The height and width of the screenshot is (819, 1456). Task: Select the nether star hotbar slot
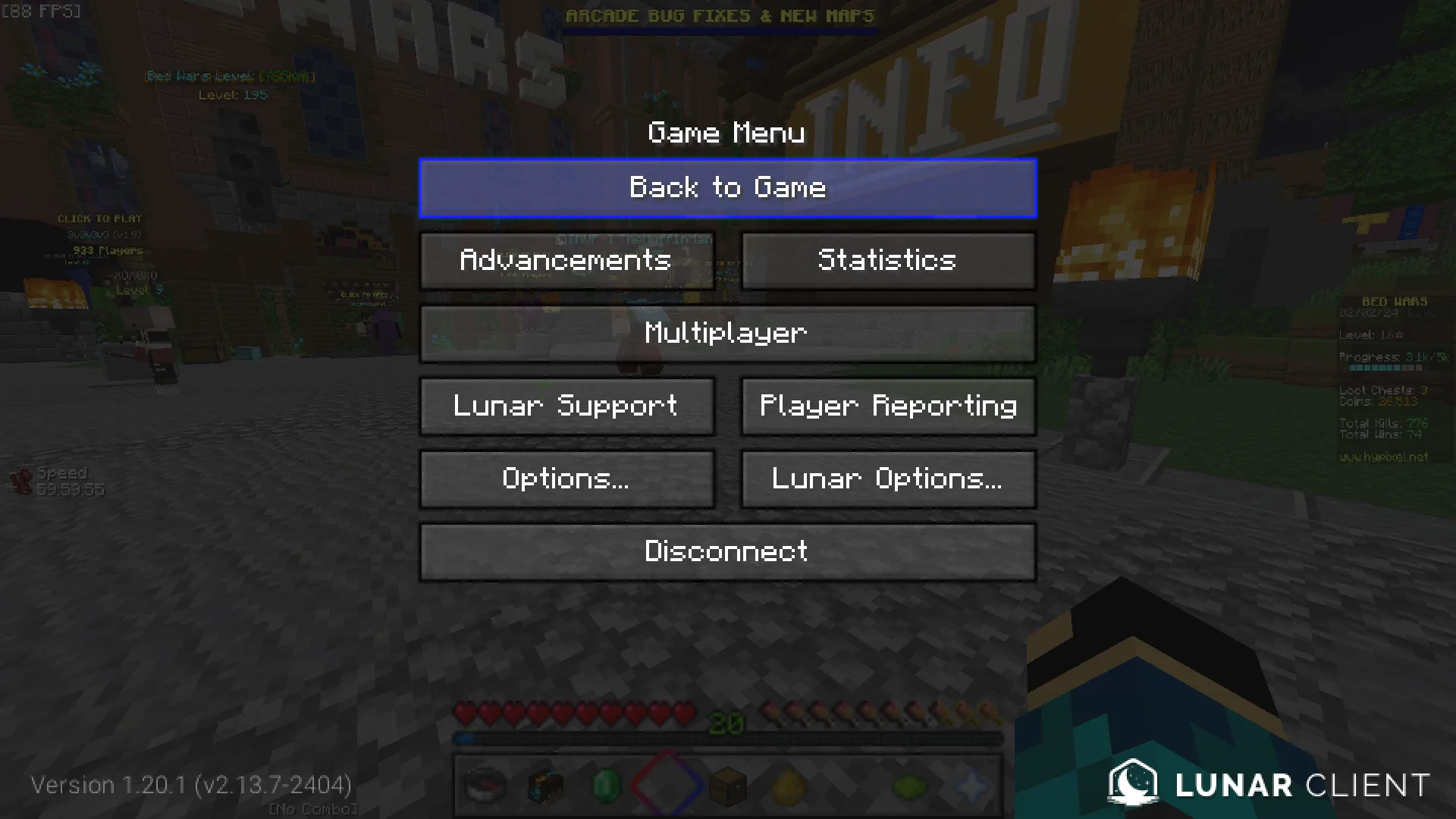[x=971, y=787]
